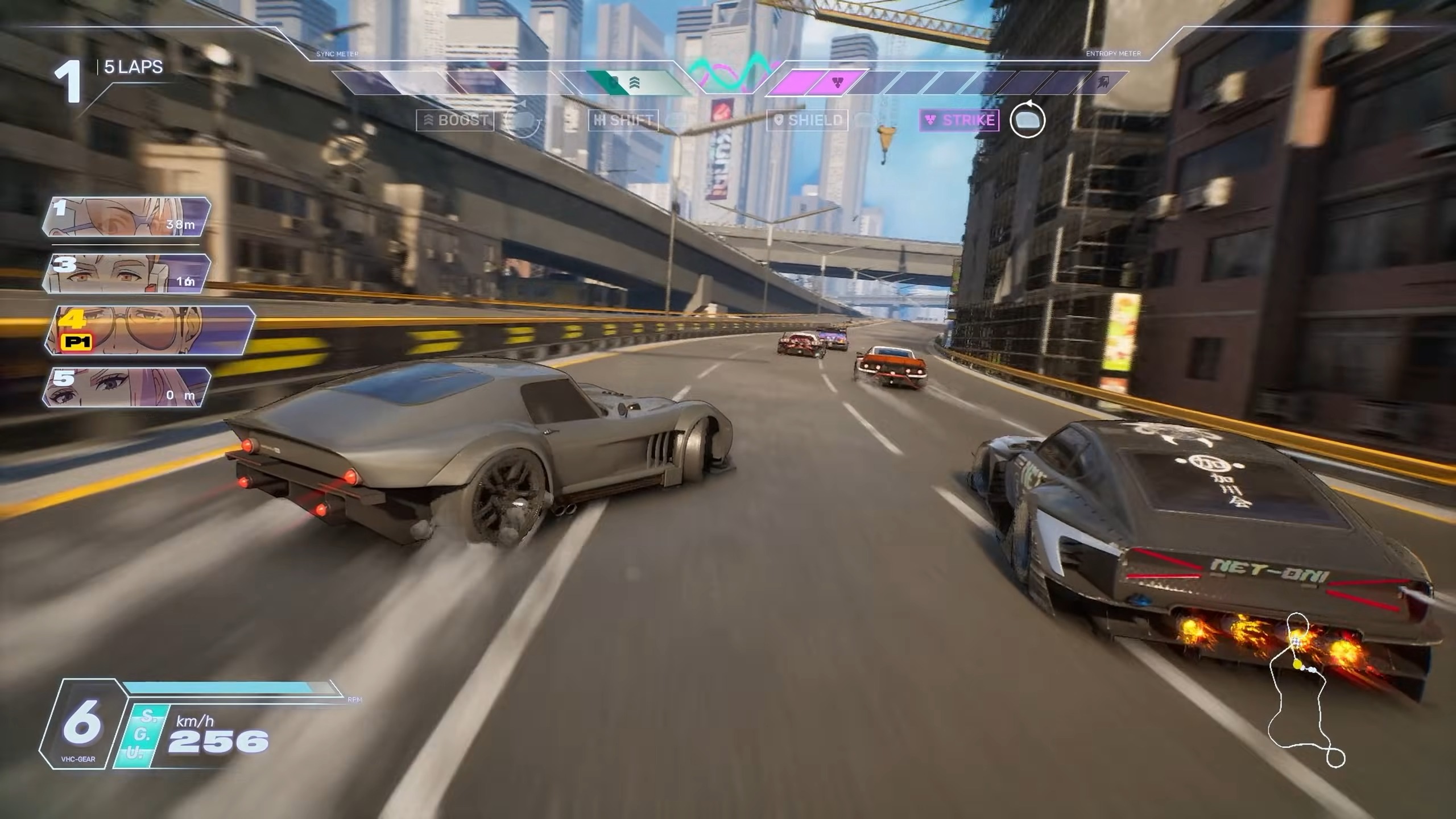Select the first-place racer portrait

point(126,217)
